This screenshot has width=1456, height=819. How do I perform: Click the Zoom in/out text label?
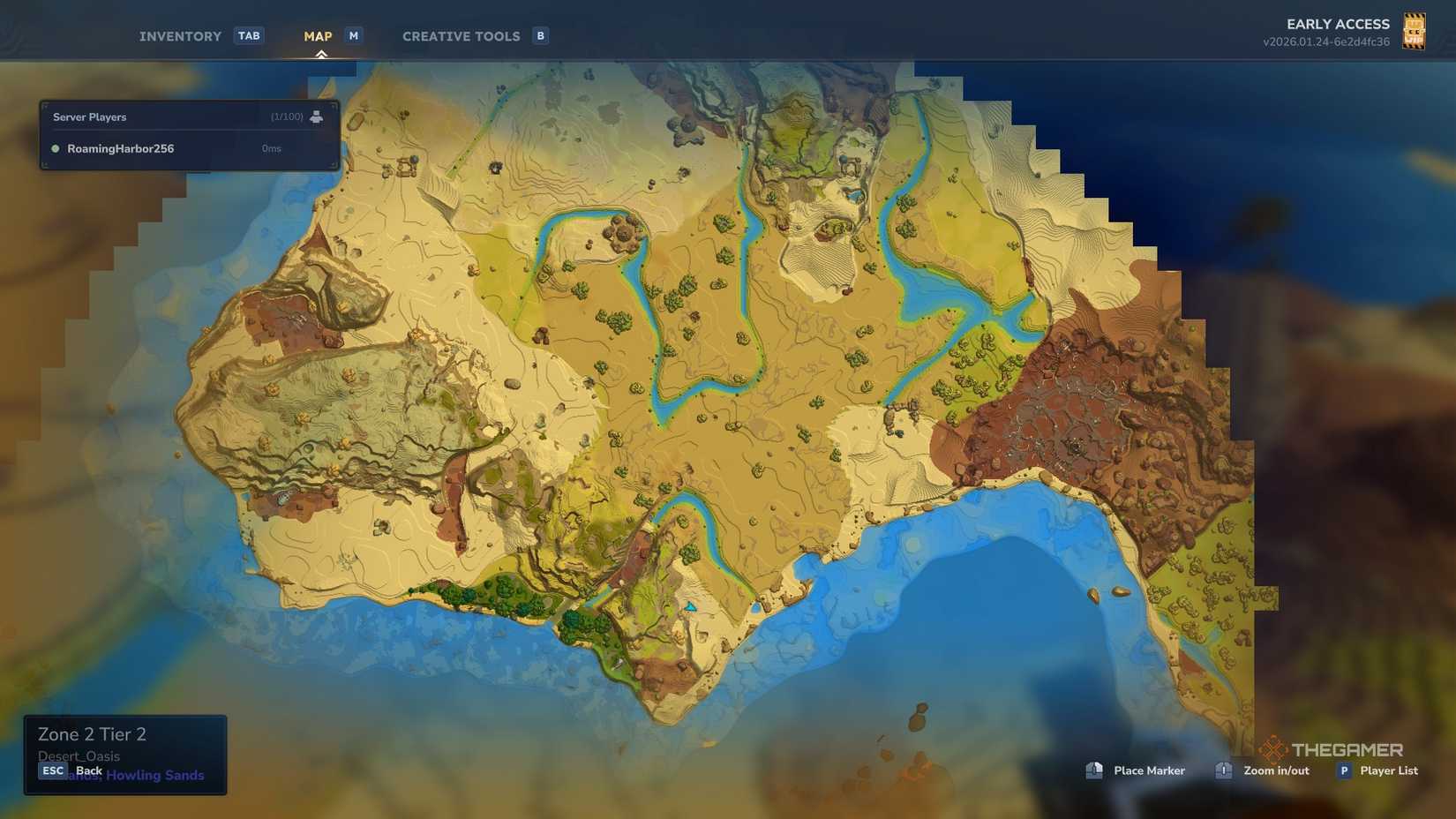click(1276, 770)
